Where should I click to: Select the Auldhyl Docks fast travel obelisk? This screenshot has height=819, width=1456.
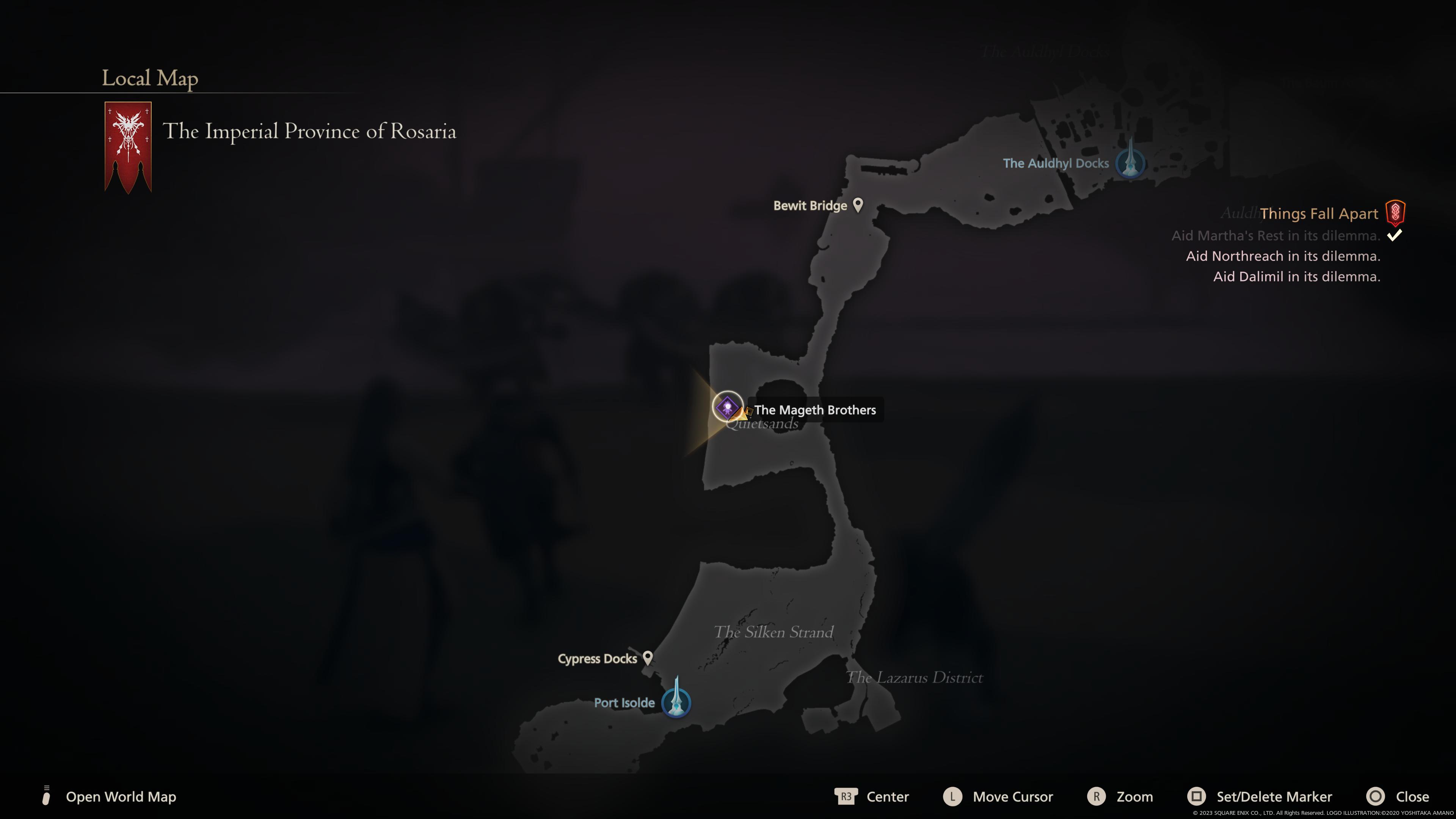click(1130, 163)
